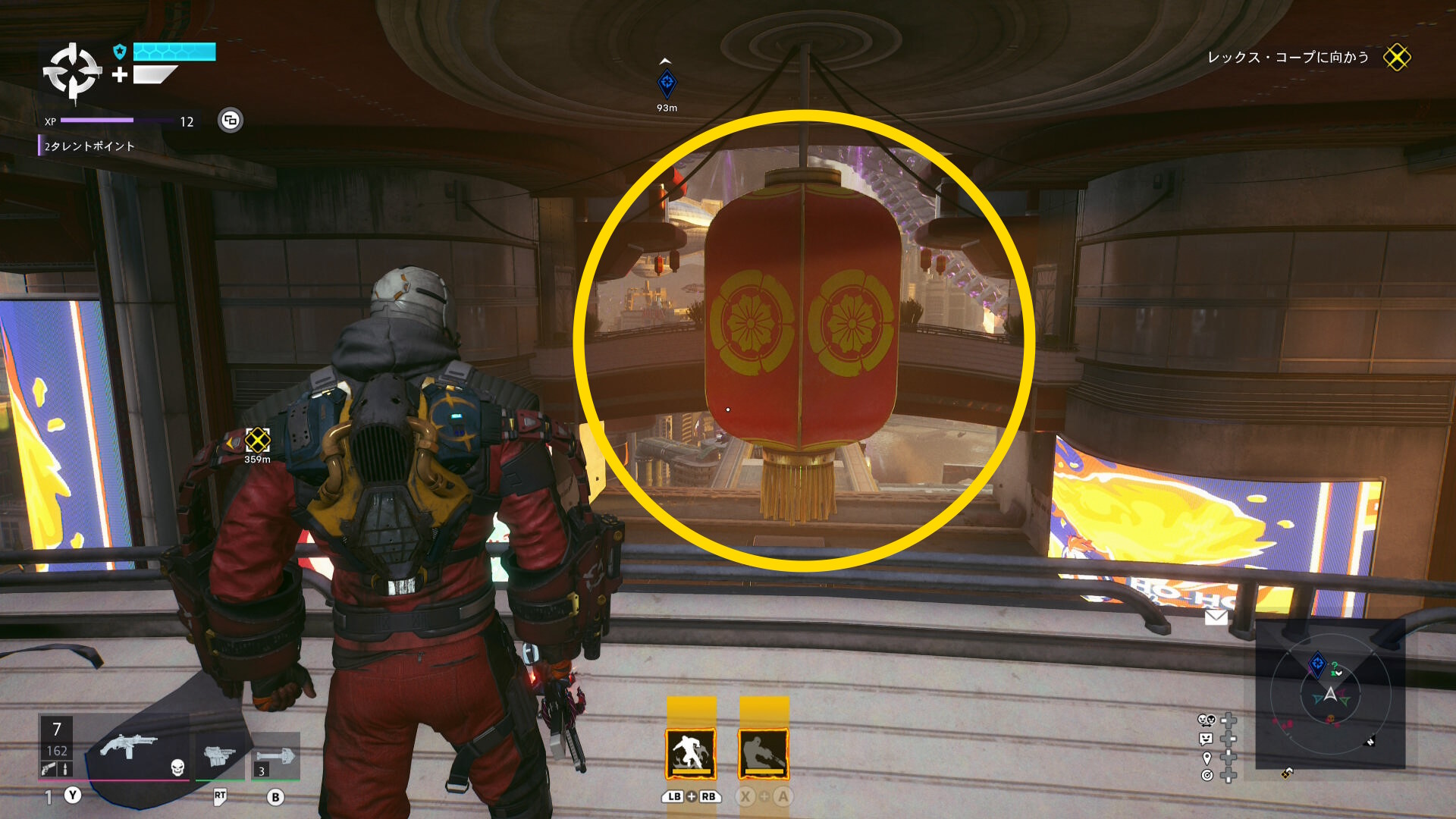Click the blue diamond marker on minimap

click(1318, 664)
